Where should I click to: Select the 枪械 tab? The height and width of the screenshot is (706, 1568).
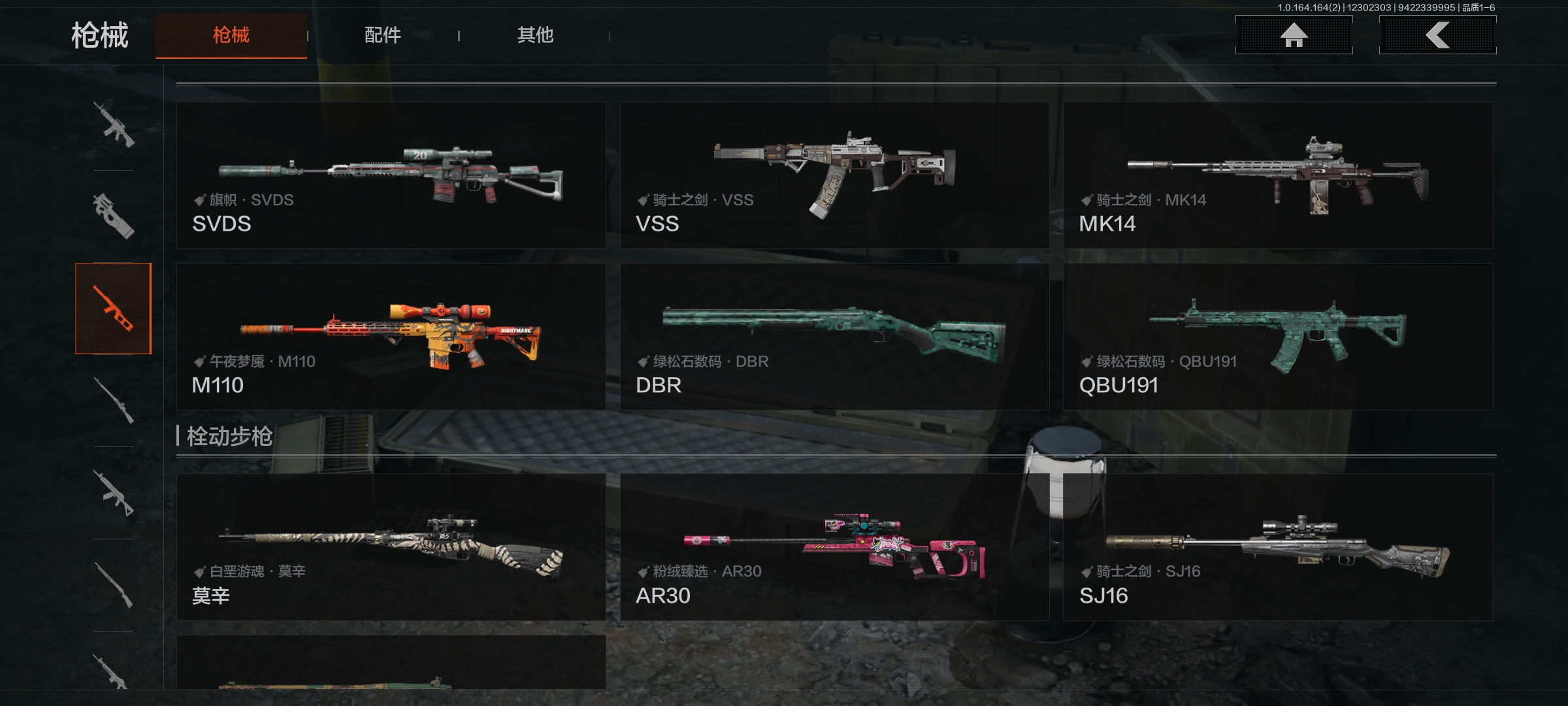[x=231, y=35]
